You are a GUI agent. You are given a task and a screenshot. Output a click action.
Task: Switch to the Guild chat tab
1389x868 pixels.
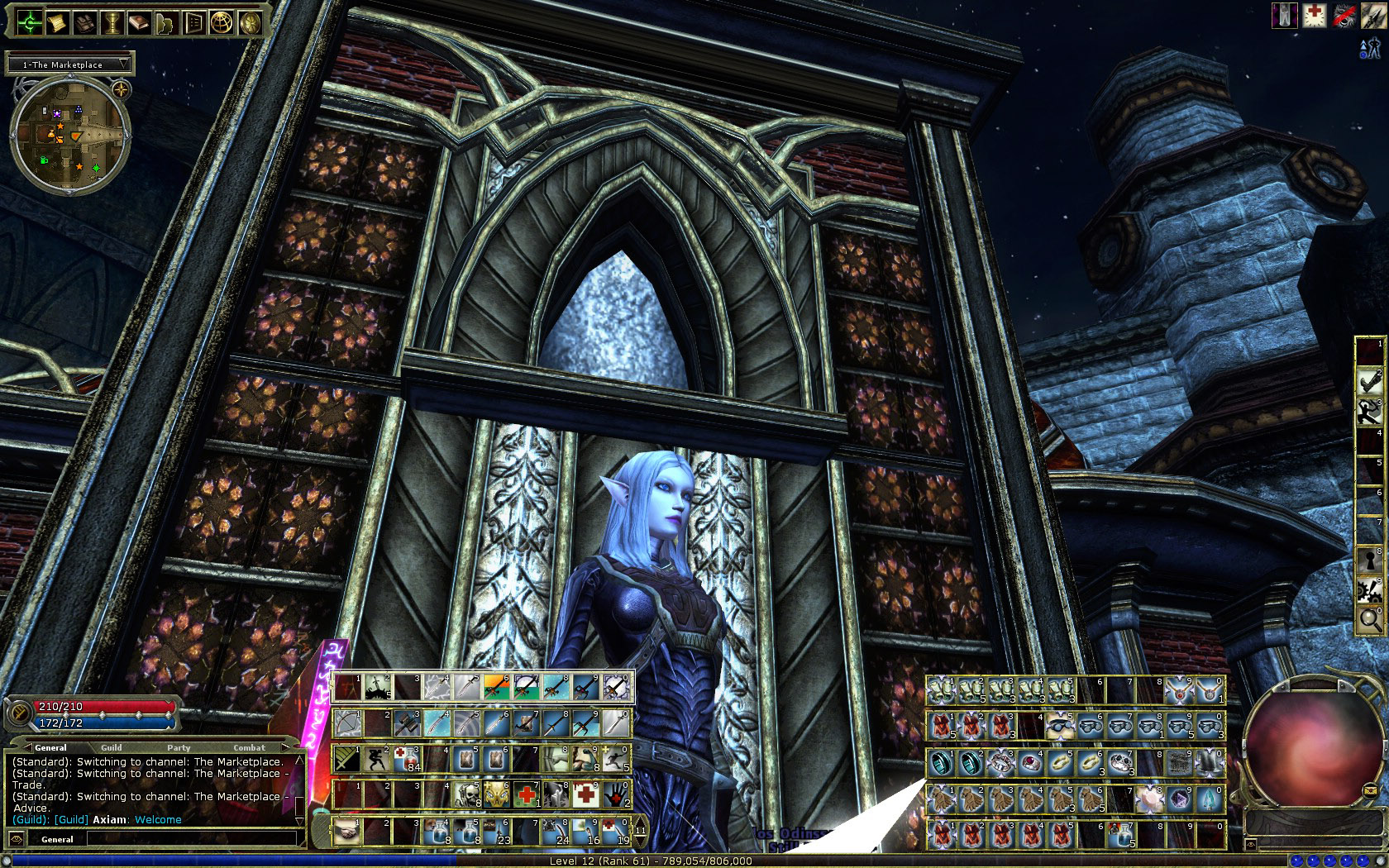[111, 747]
